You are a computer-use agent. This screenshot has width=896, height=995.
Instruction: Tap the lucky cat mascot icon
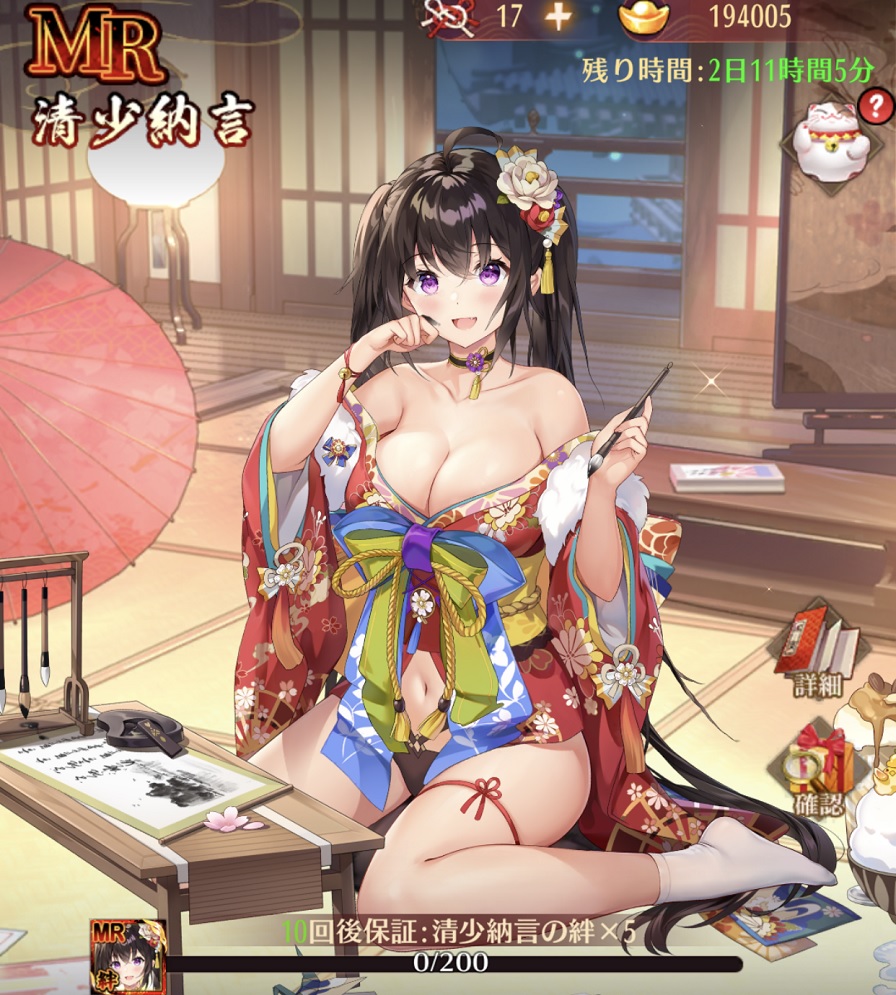831,140
